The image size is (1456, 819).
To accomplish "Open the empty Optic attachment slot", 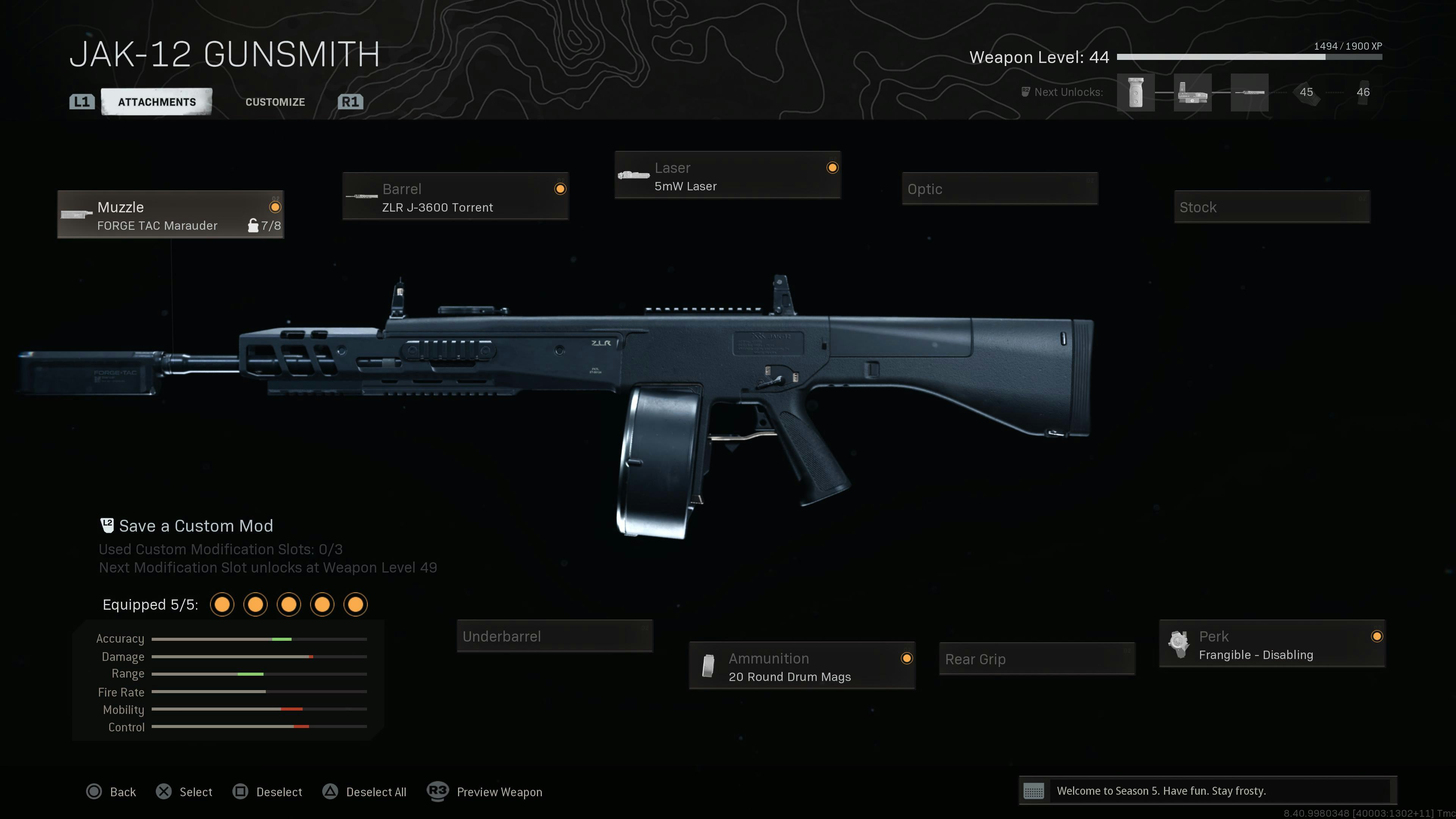I will (x=999, y=189).
